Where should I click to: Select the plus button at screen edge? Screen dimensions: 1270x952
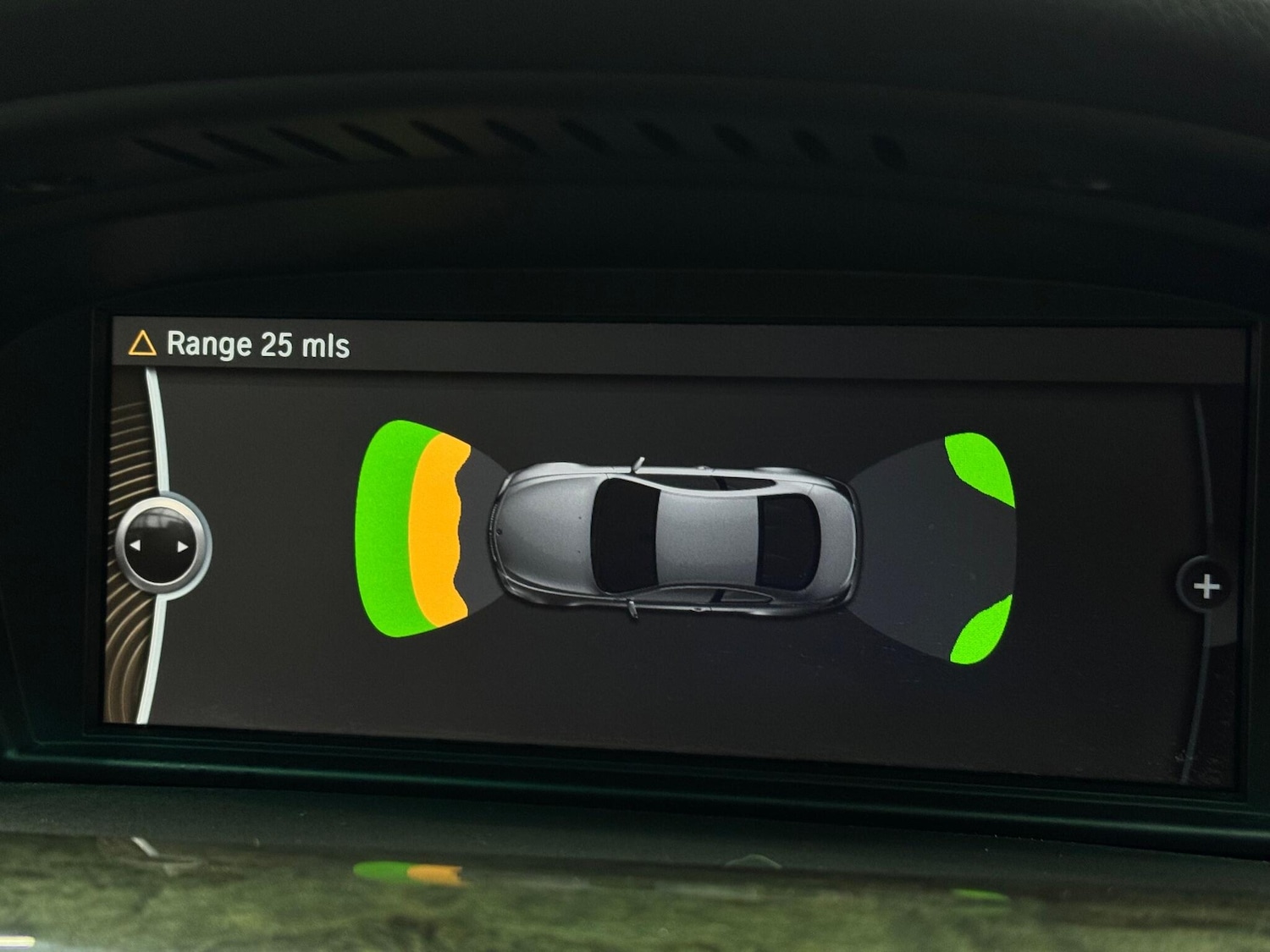click(1206, 586)
